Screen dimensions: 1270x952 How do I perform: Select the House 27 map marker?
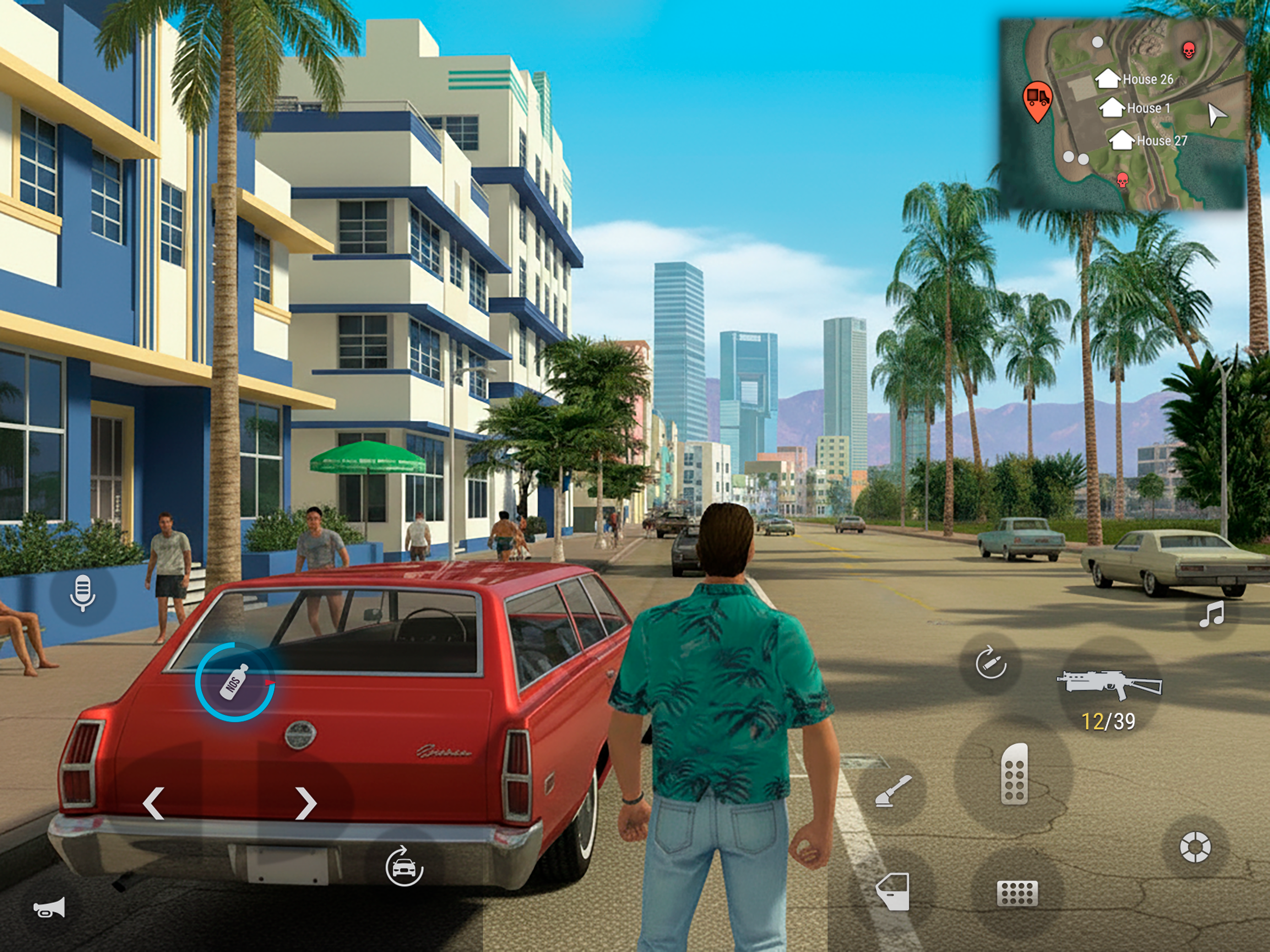[1121, 140]
